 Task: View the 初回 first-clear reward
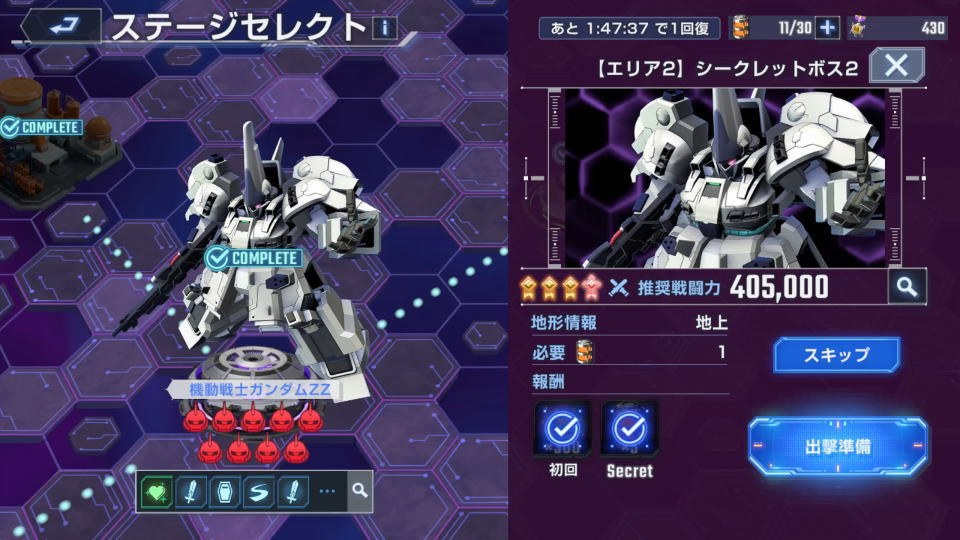point(562,430)
